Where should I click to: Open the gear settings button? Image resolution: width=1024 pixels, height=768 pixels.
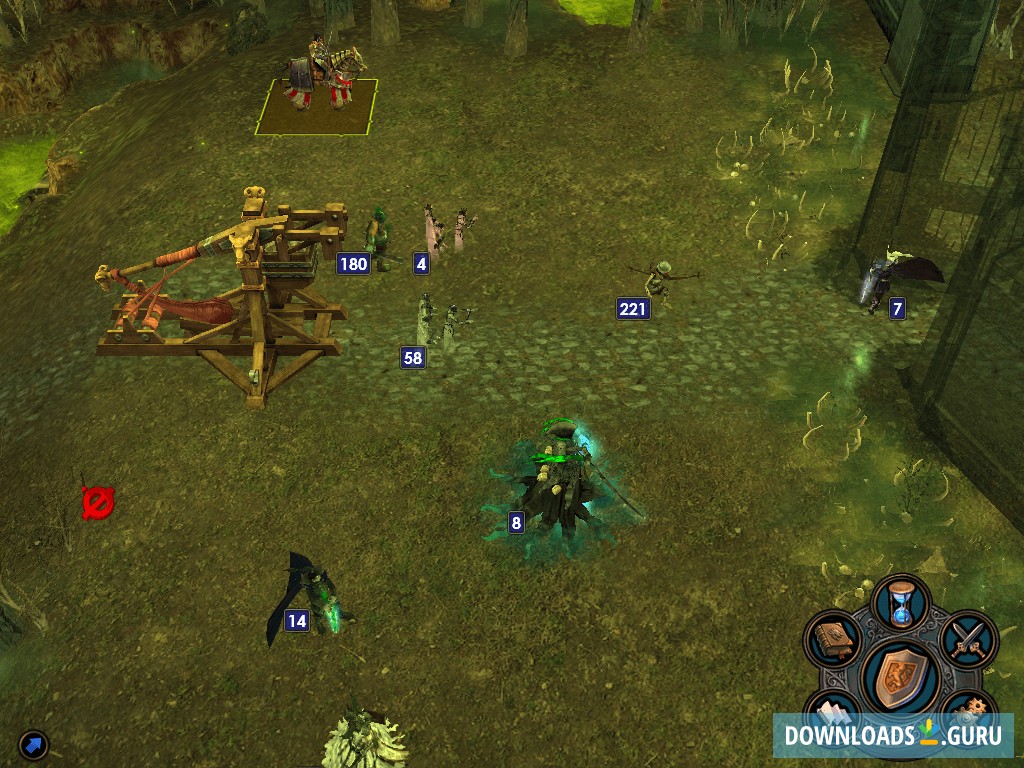point(968,712)
